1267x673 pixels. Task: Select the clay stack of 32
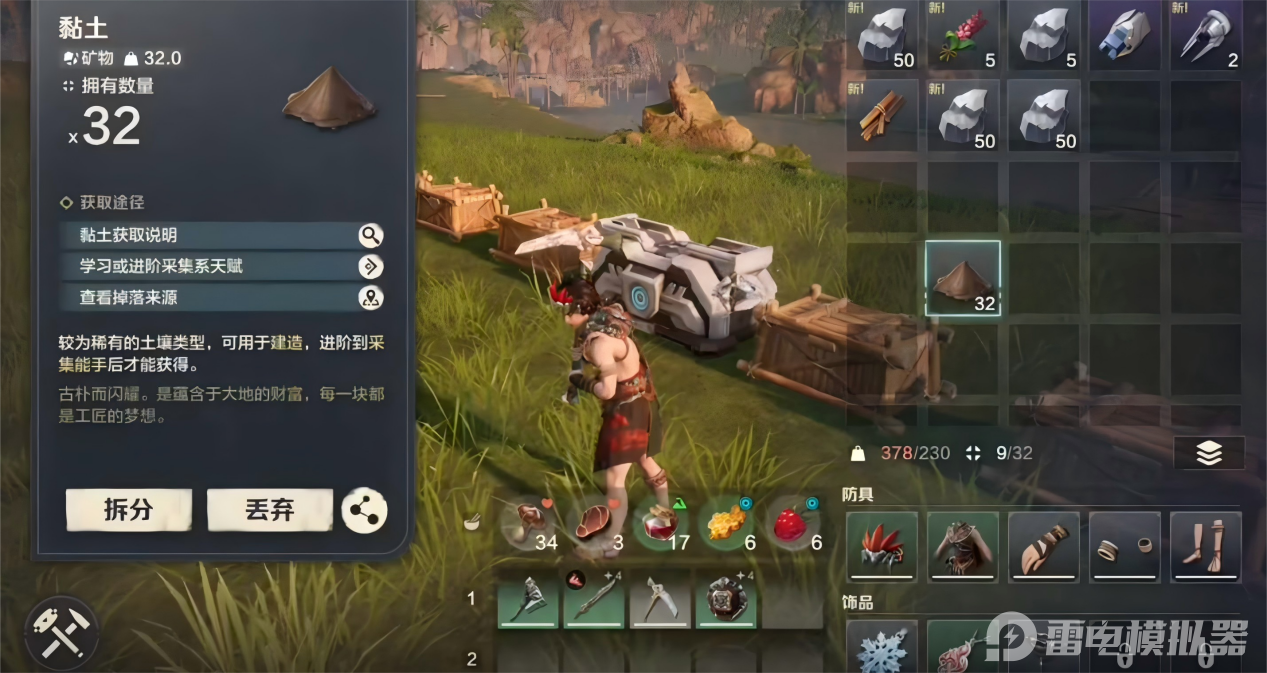(963, 279)
